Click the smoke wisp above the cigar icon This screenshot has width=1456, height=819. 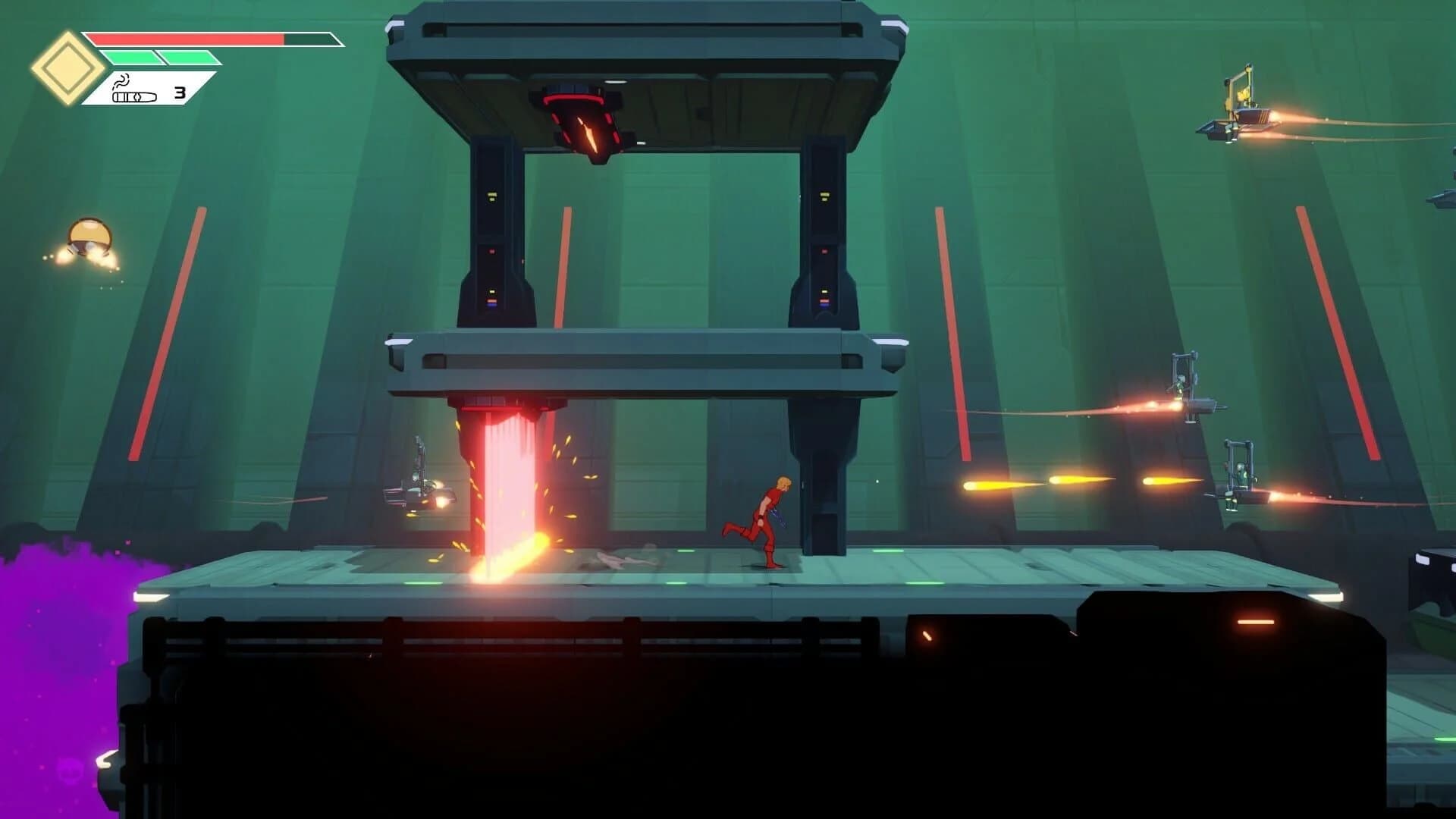pyautogui.click(x=123, y=80)
